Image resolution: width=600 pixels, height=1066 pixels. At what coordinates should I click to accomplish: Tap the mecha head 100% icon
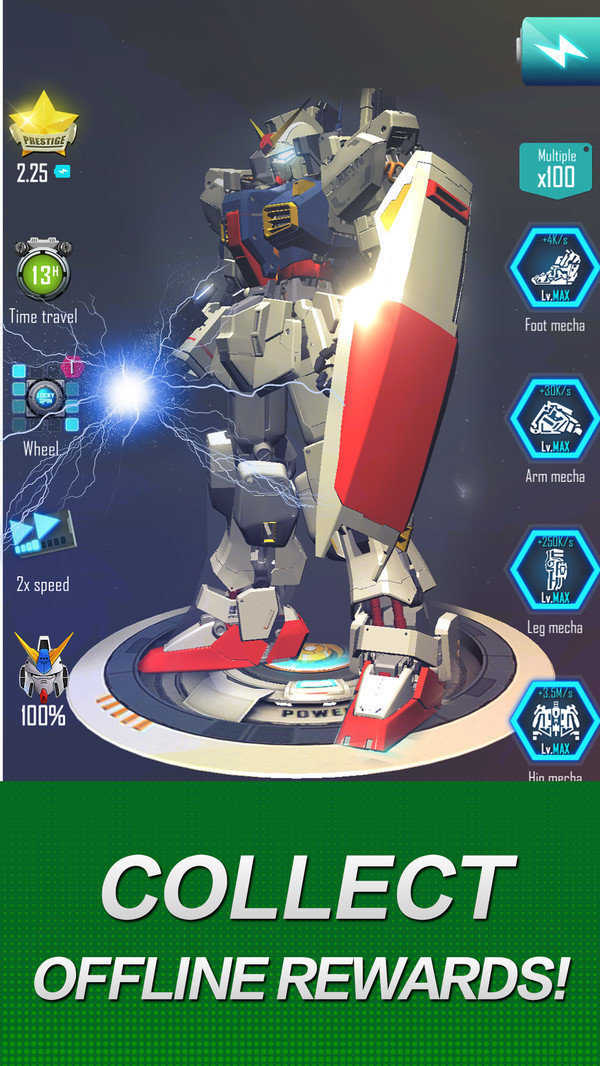tap(45, 667)
